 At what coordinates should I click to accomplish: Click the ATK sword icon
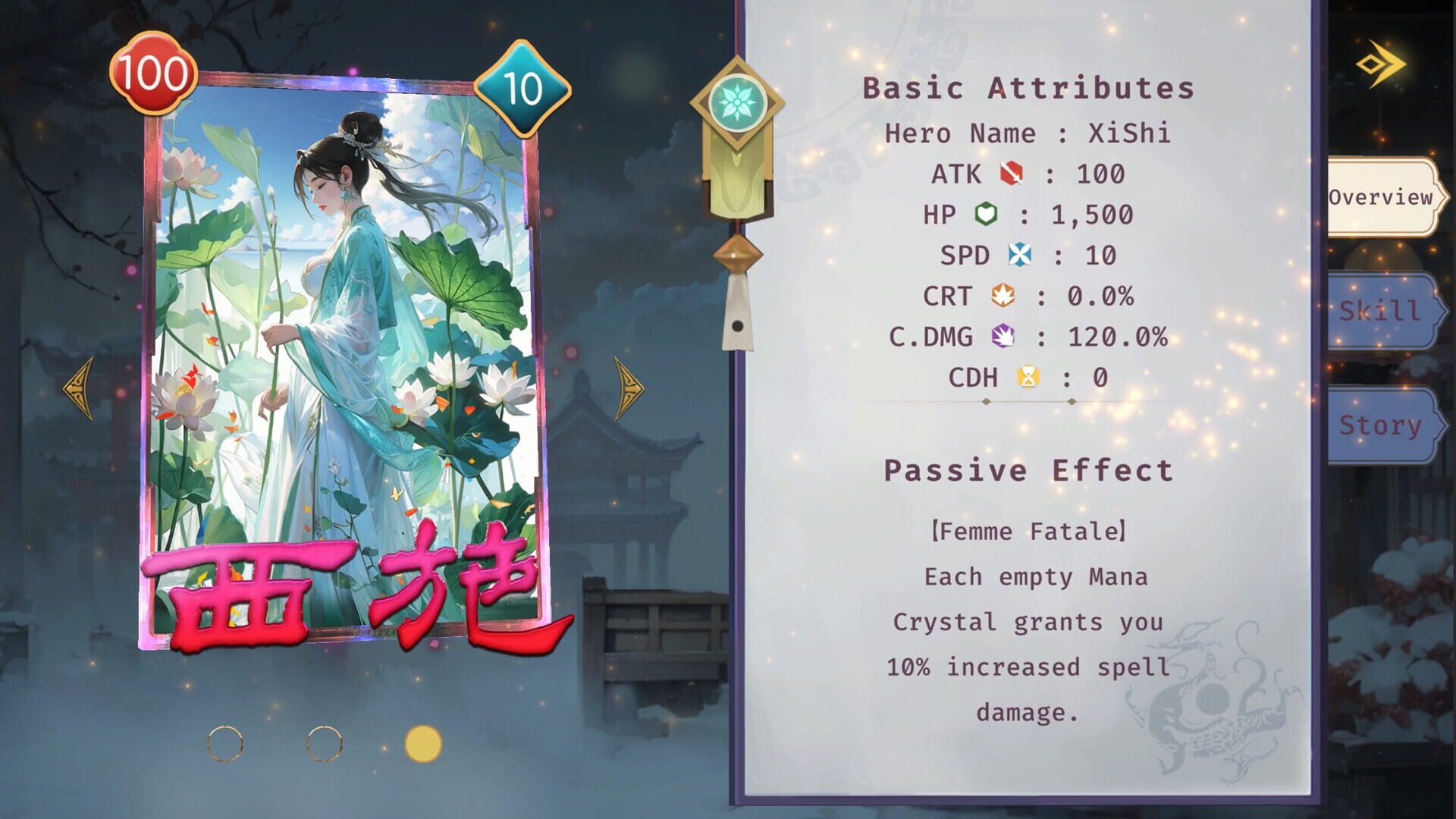point(1012,173)
